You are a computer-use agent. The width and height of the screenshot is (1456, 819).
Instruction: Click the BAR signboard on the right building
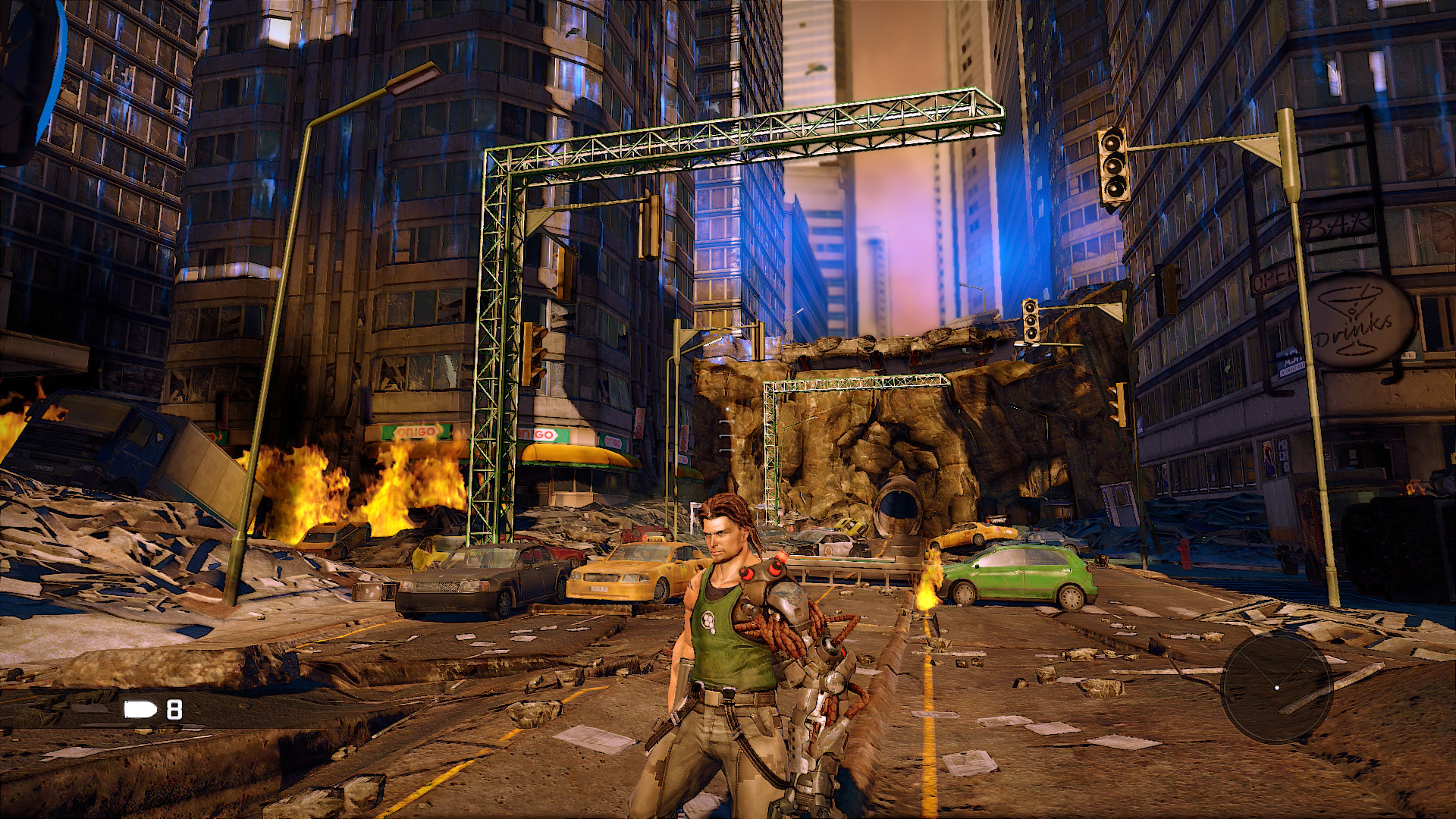coord(1339,225)
